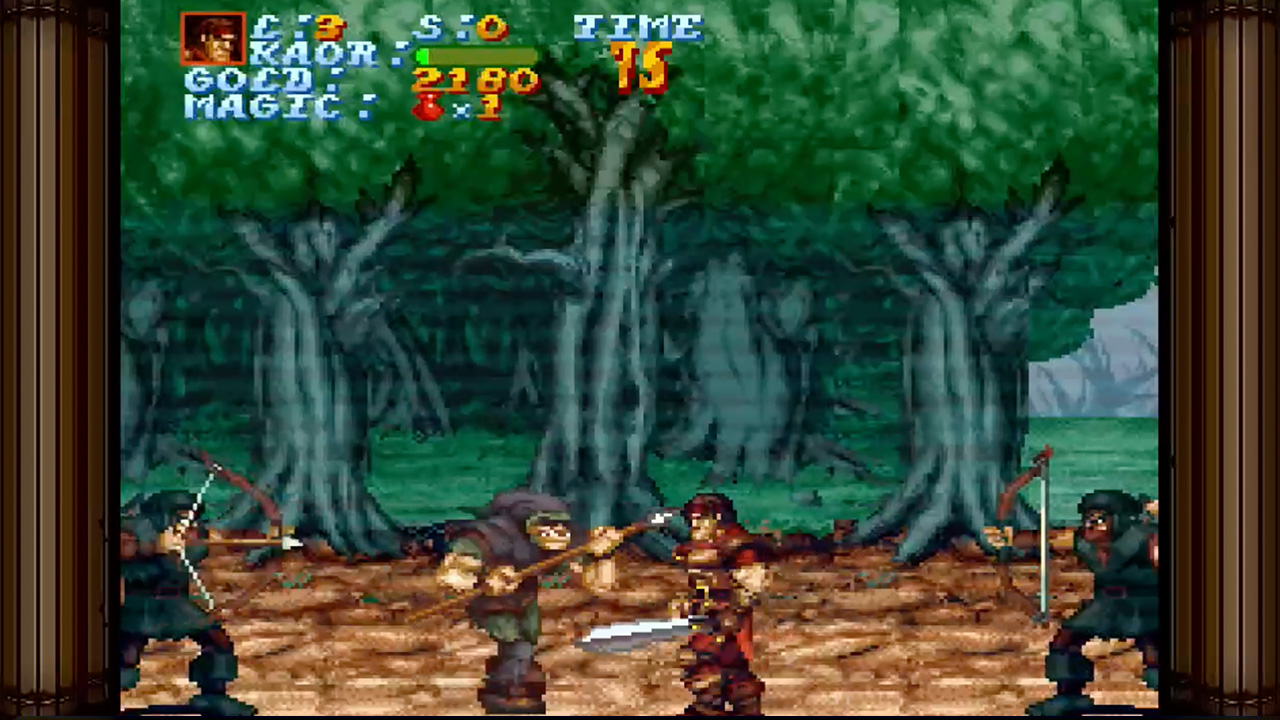Click Kaor's character portrait
1280x720 pixels.
[x=212, y=39]
